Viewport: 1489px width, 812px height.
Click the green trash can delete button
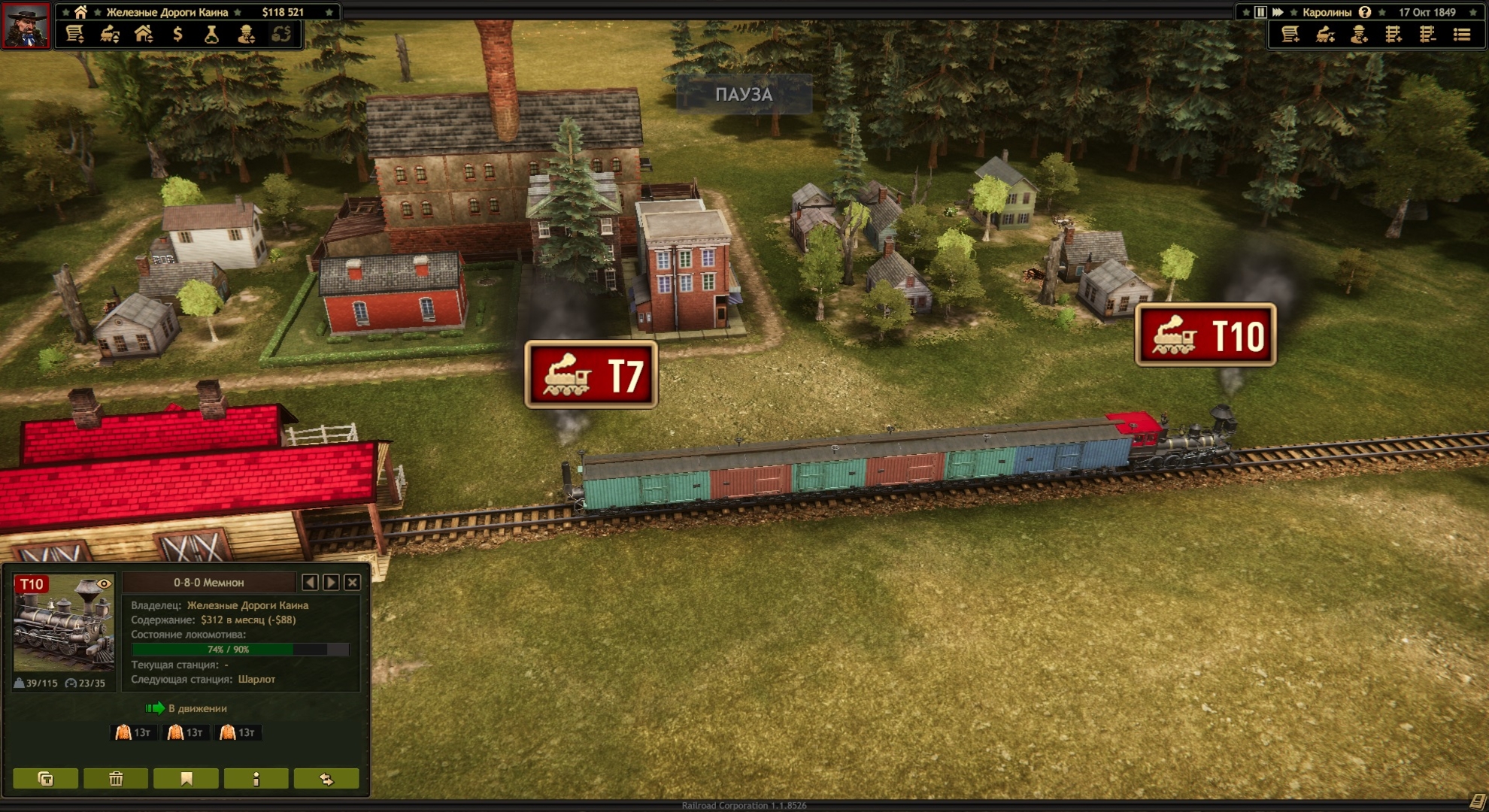point(116,779)
